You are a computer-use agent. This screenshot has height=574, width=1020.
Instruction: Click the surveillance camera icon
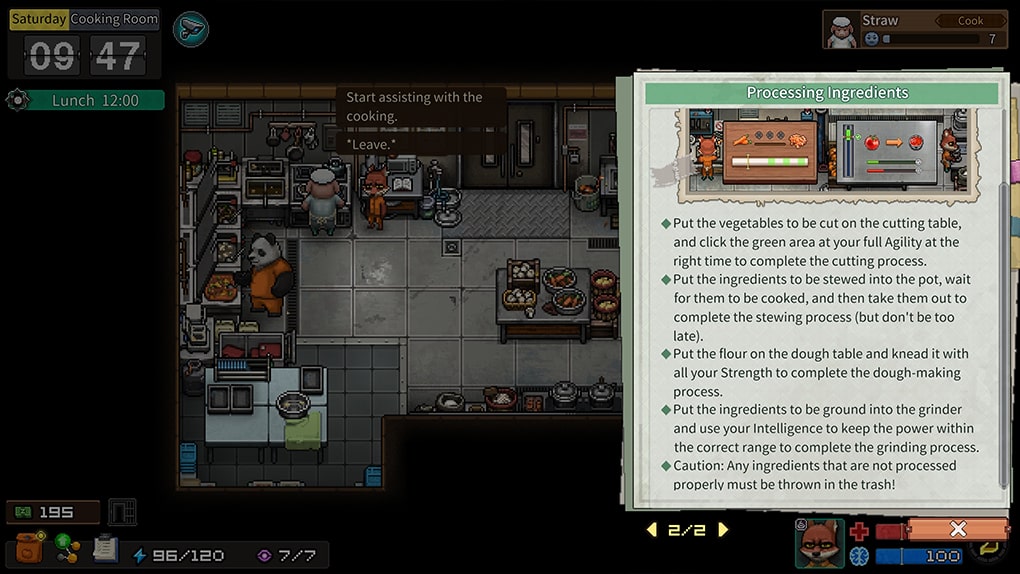190,29
